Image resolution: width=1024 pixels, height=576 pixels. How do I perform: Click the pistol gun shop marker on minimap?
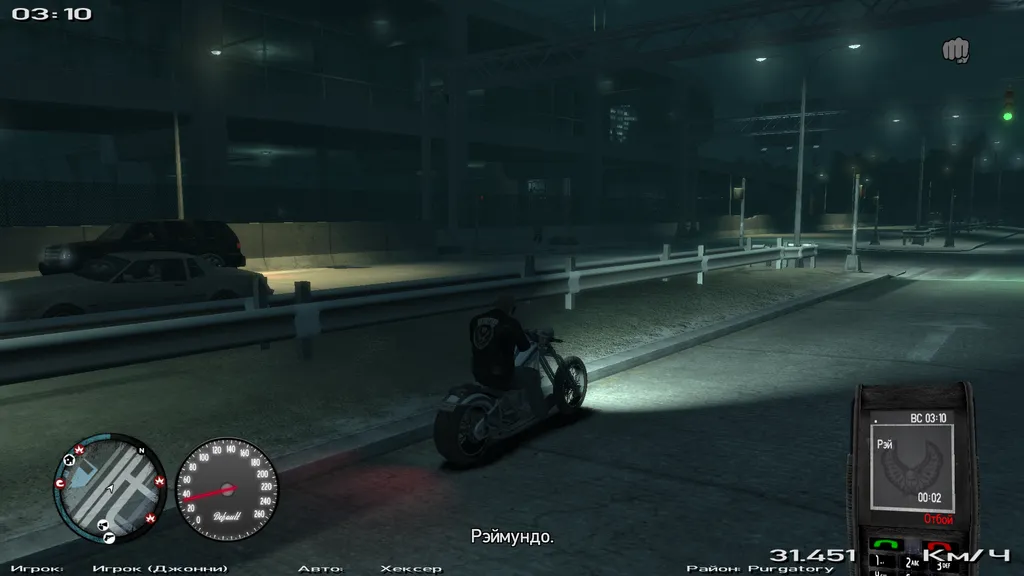[109, 537]
